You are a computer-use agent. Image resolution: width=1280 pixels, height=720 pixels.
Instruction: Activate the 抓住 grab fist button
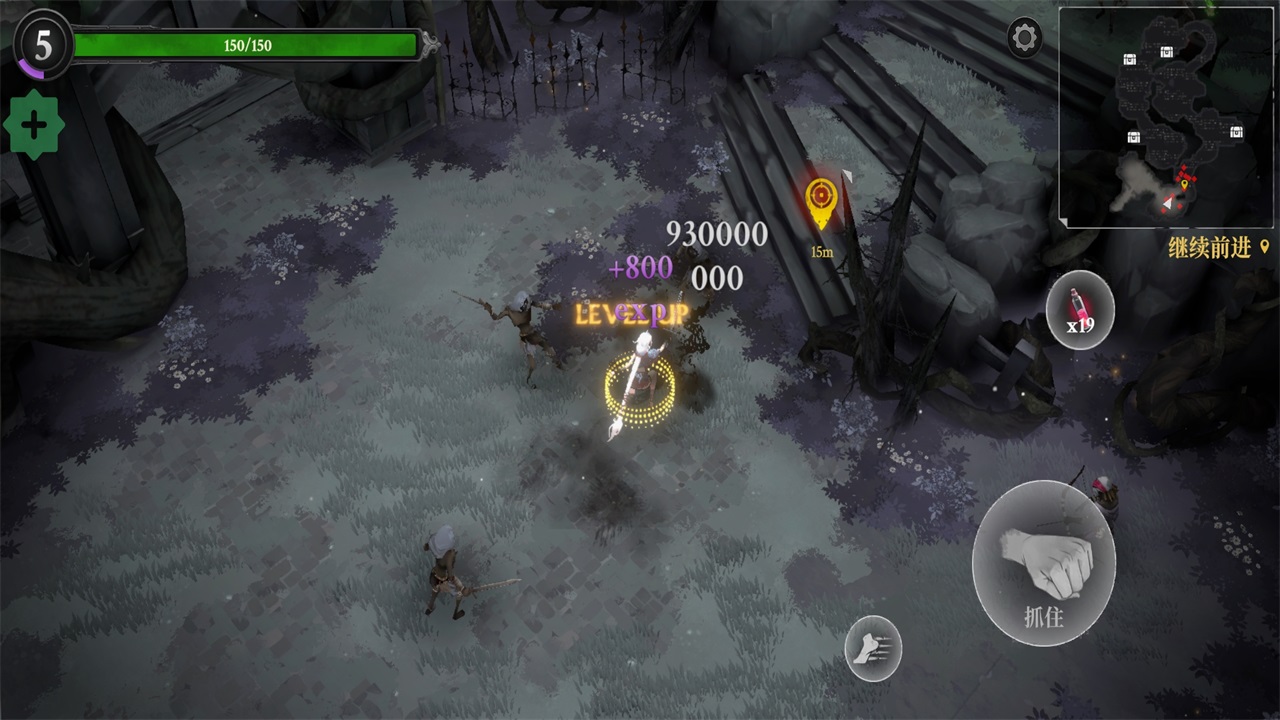[x=1043, y=562]
